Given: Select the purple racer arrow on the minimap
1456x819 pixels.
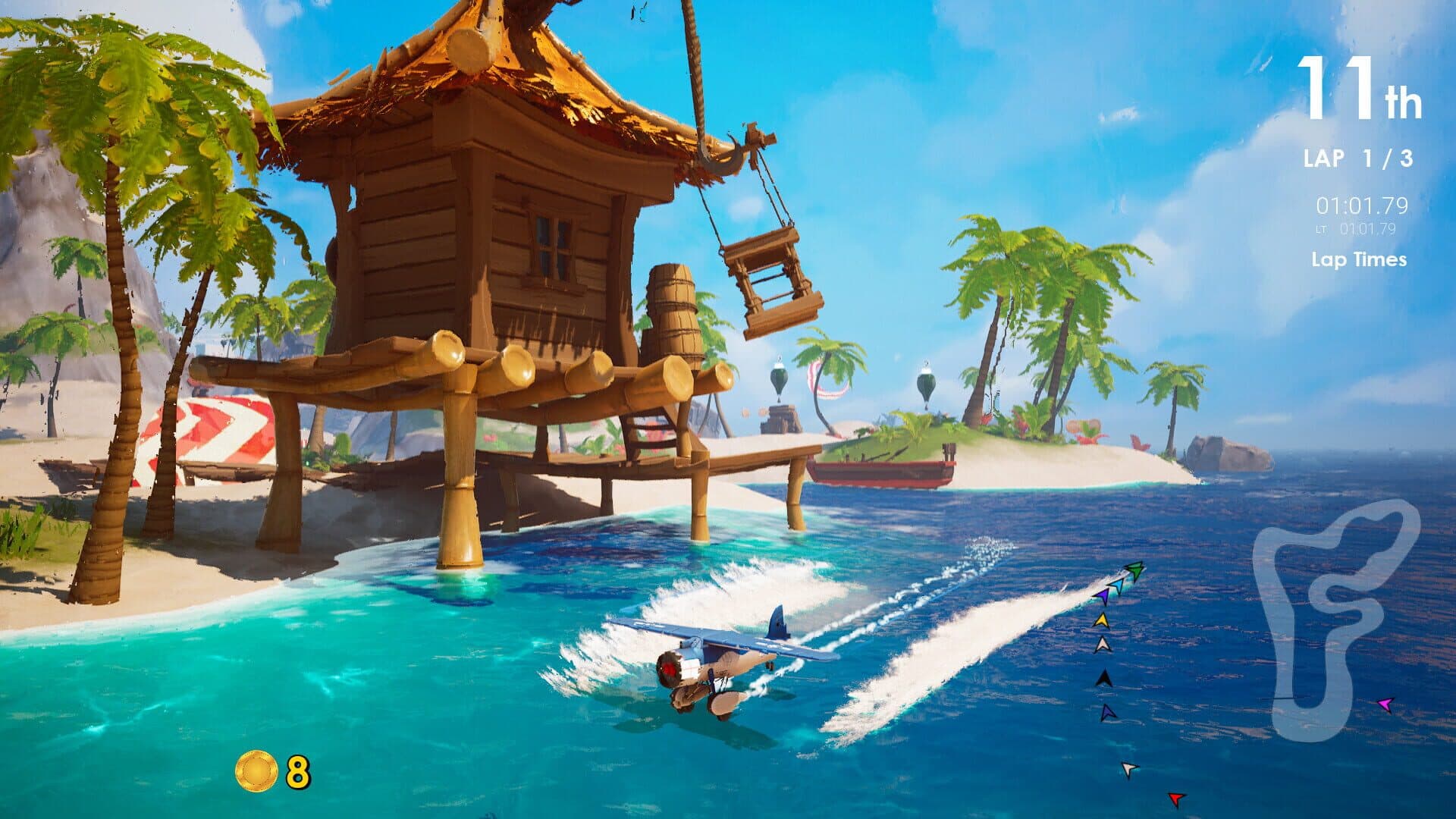Looking at the screenshot, I should 1103,596.
